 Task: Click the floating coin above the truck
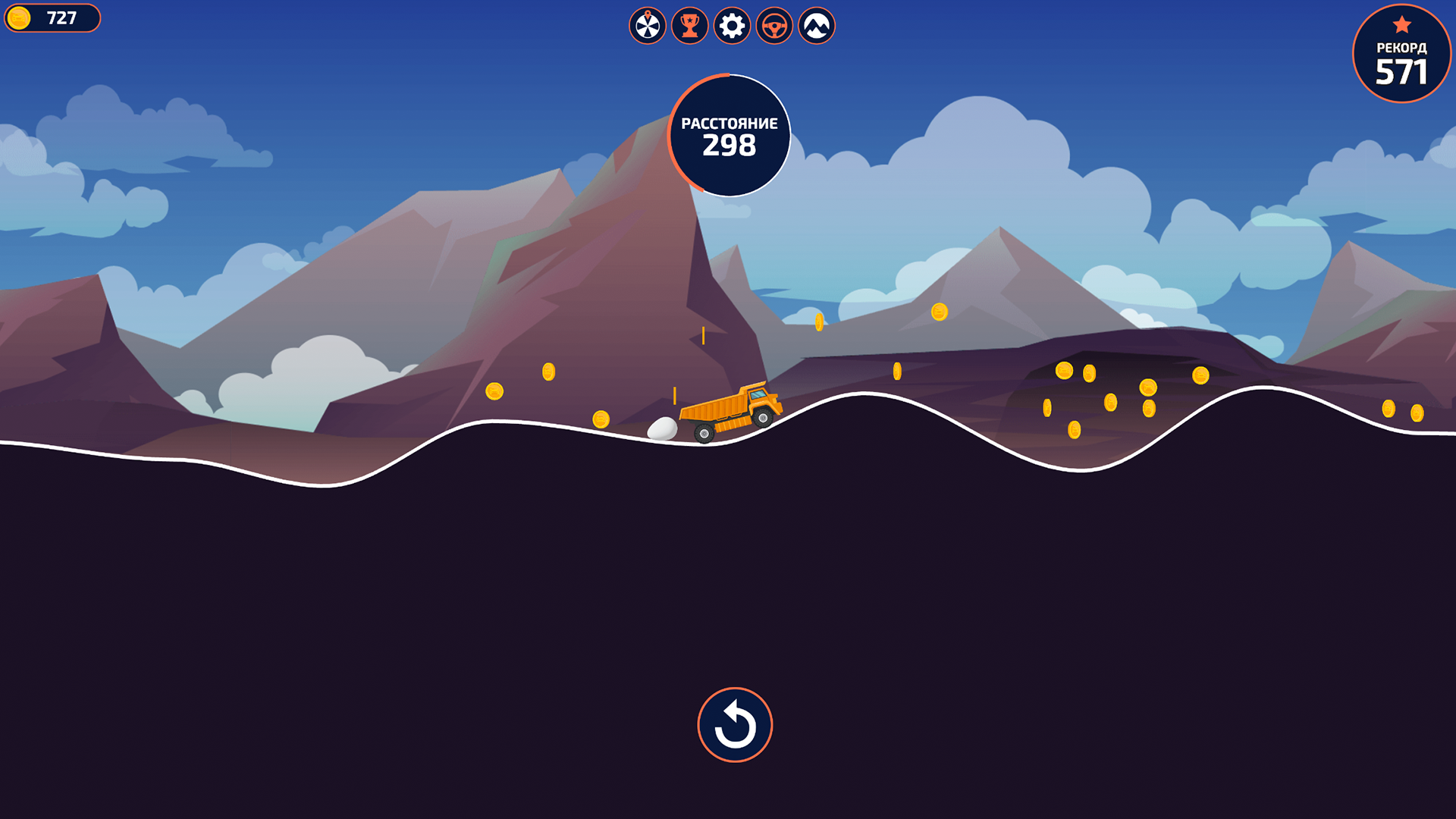817,321
